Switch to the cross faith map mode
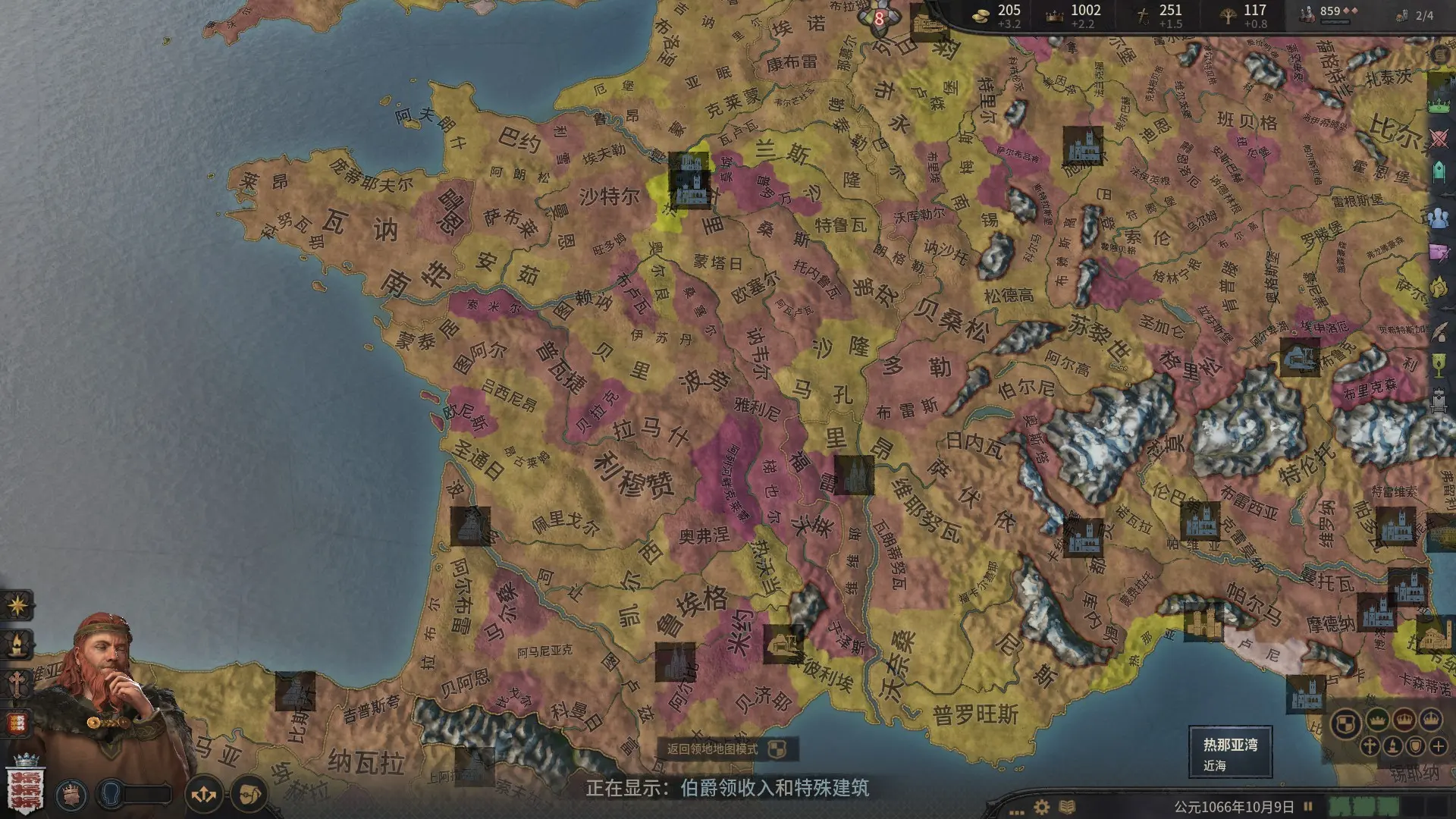This screenshot has width=1456, height=819. point(1370,746)
